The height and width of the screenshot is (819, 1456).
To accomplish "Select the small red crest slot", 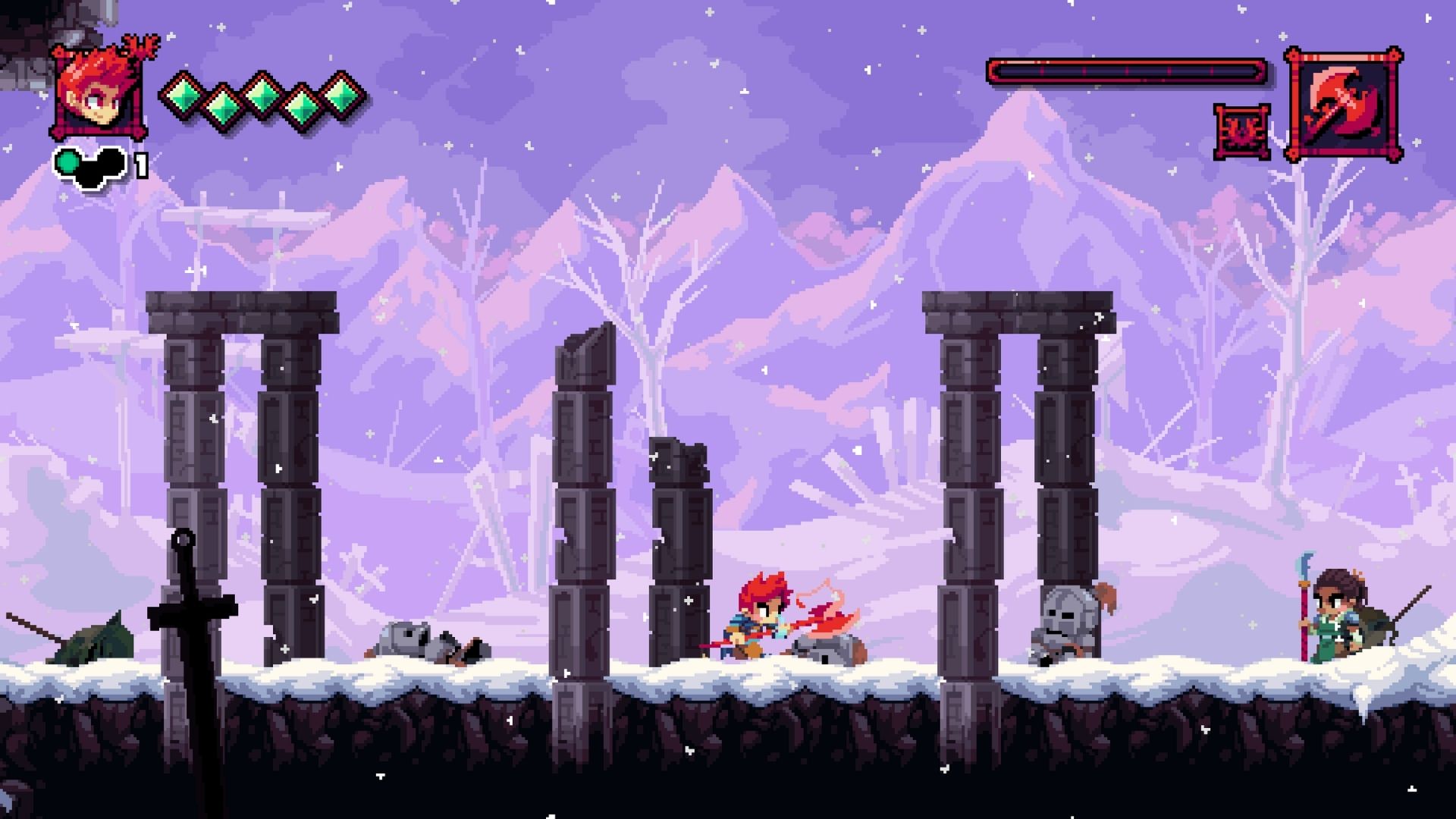I will [1241, 132].
